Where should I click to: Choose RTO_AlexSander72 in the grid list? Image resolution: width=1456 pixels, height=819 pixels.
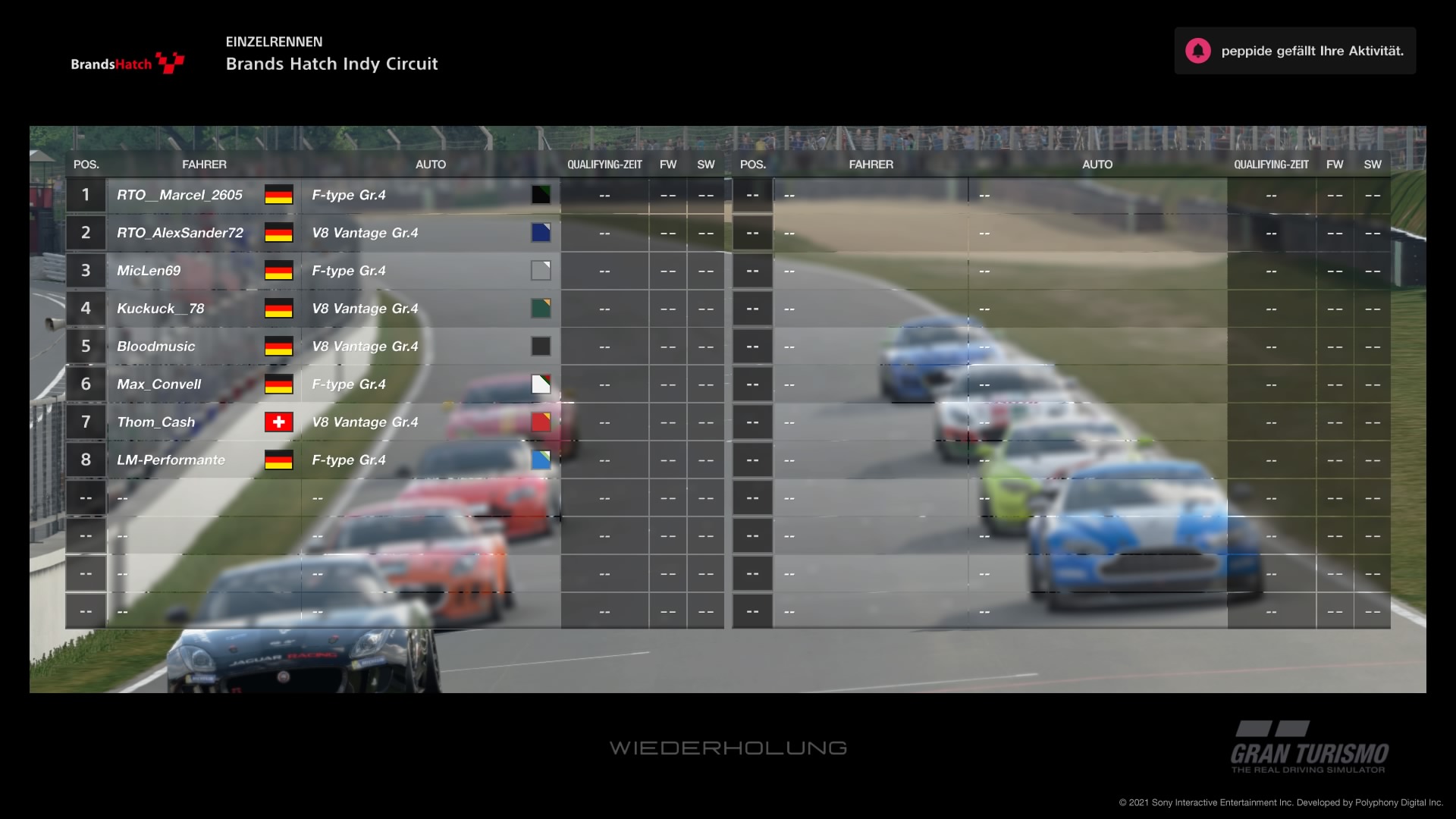coord(180,233)
